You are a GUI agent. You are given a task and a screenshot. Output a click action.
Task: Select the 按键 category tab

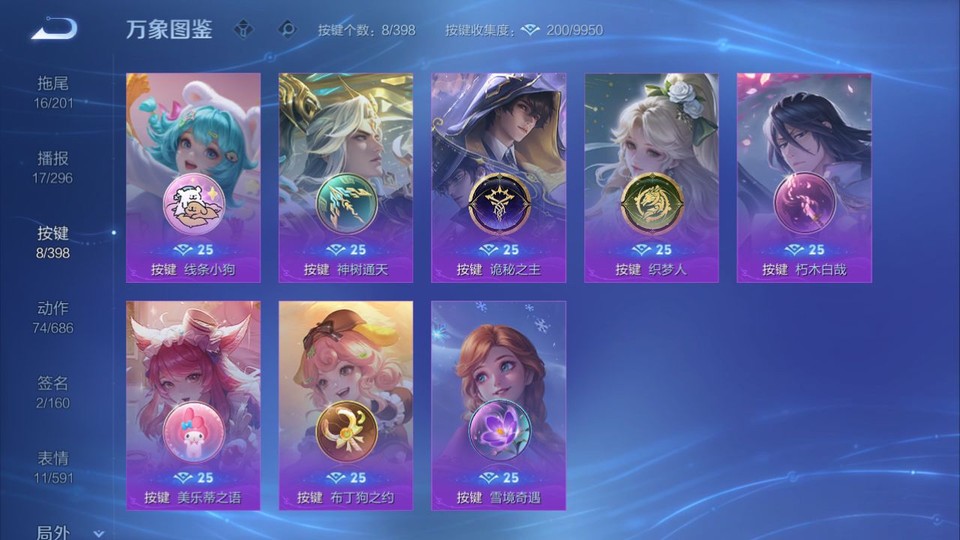click(x=54, y=242)
